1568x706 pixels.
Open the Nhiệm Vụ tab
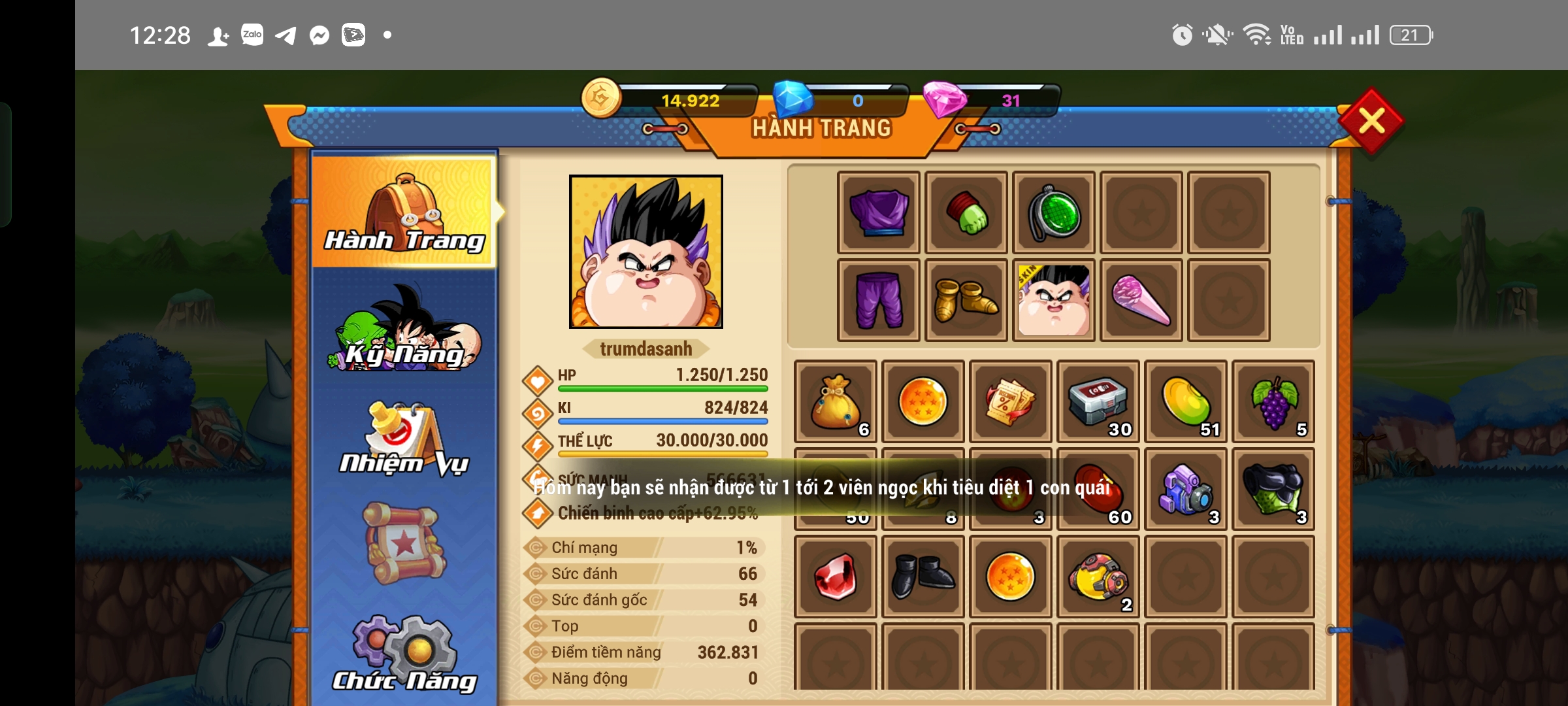click(x=405, y=439)
